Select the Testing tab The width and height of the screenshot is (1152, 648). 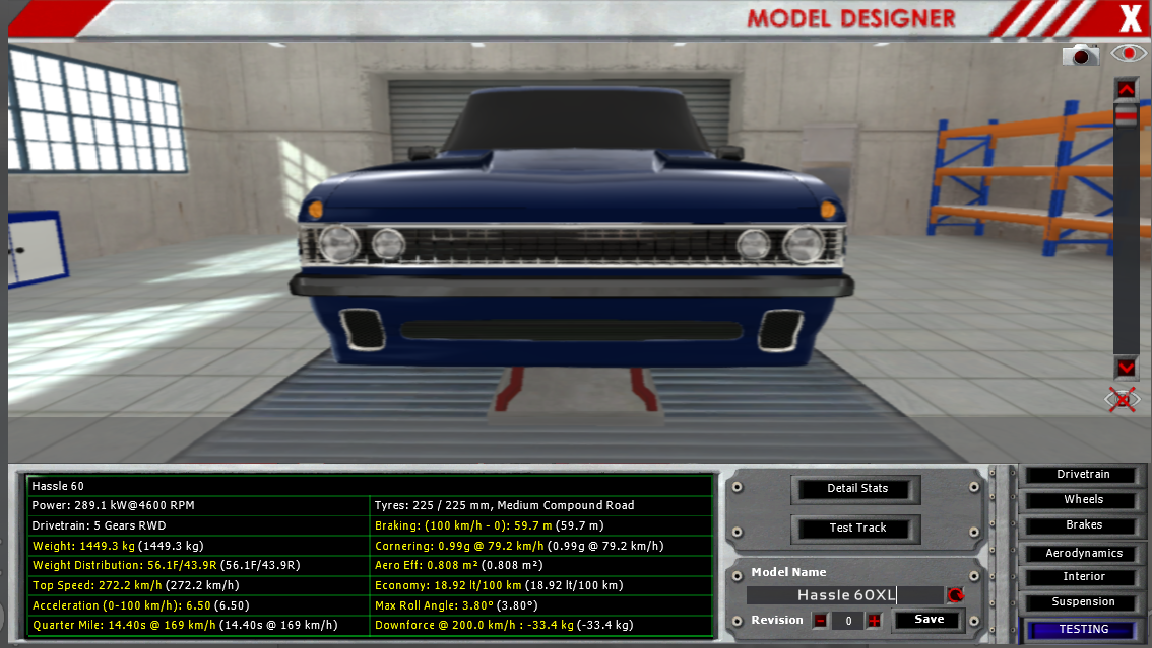point(1083,630)
